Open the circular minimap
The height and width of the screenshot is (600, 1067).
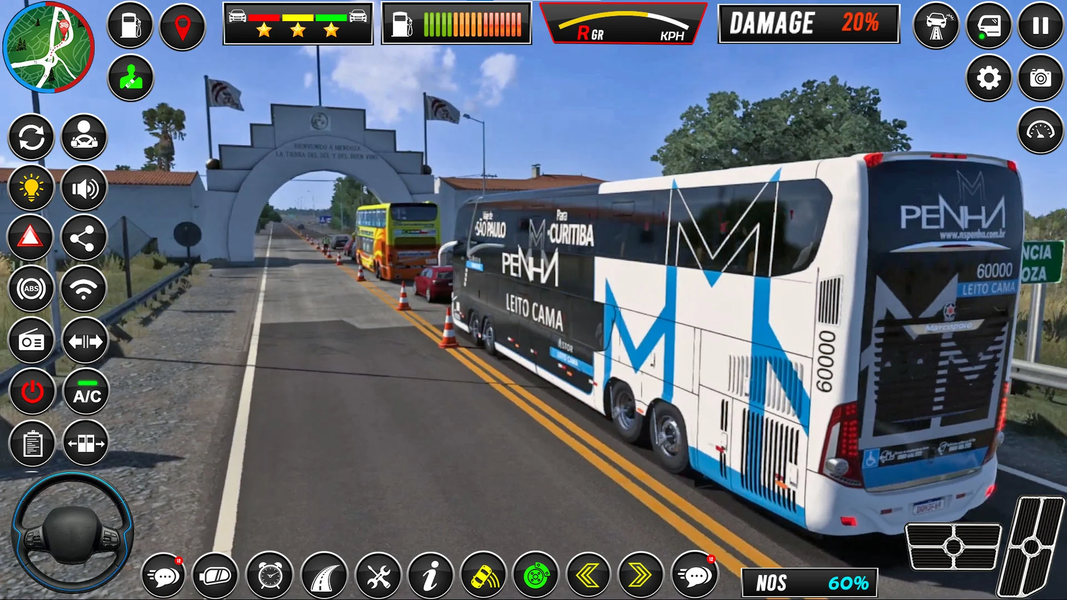(48, 46)
